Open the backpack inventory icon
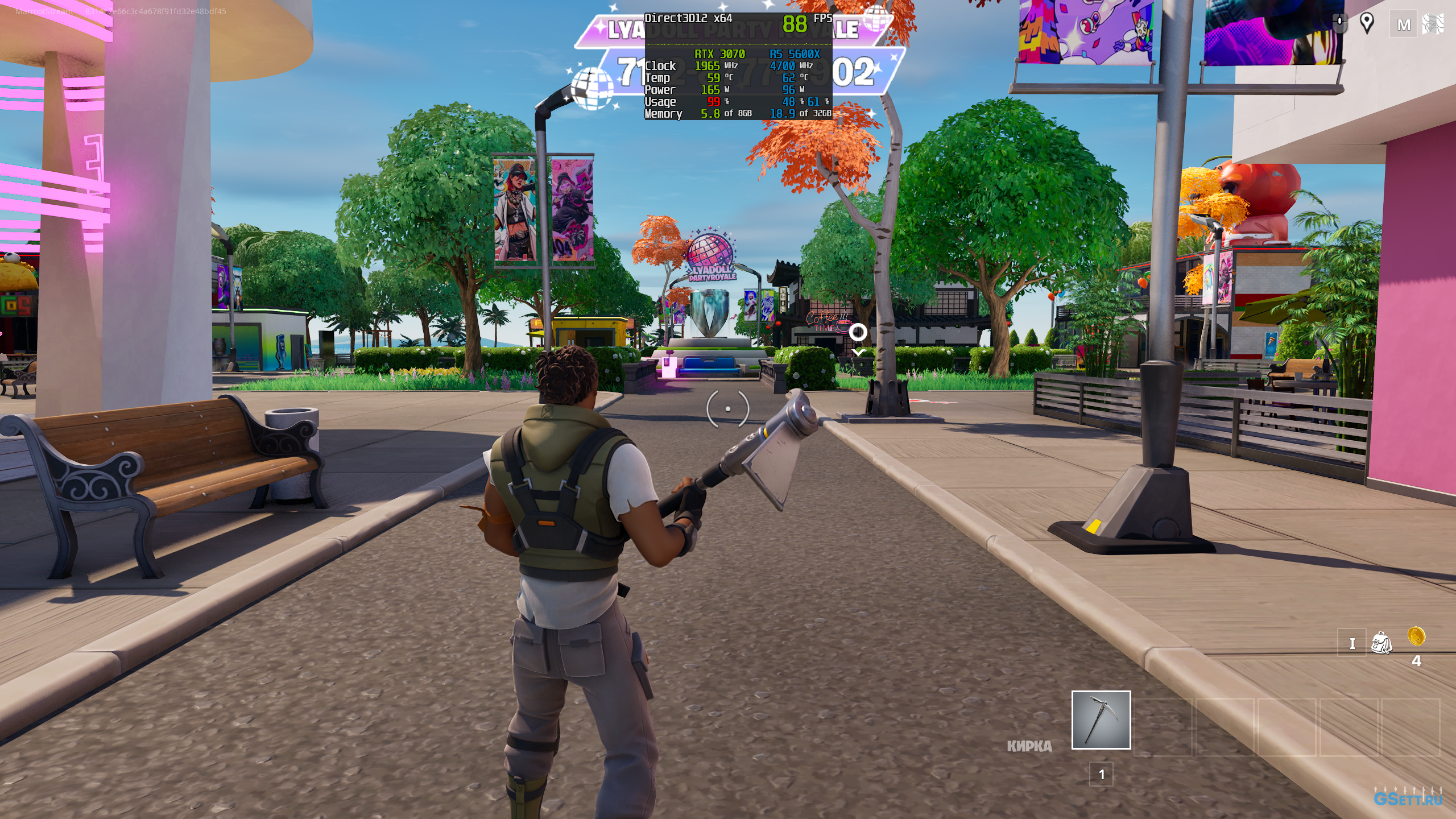 pos(1381,643)
